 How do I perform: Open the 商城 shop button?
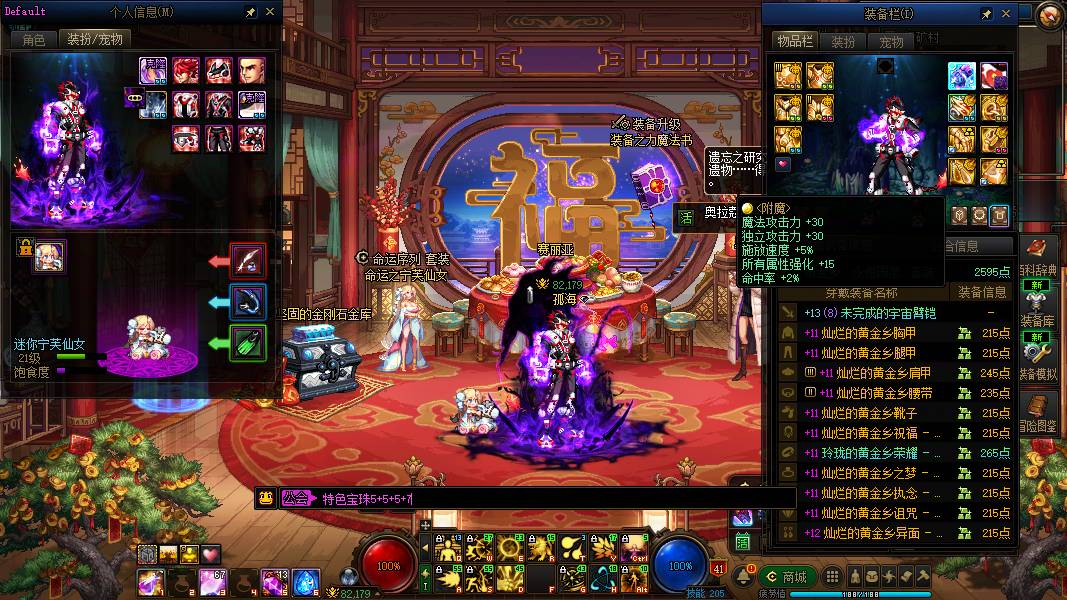[x=785, y=577]
